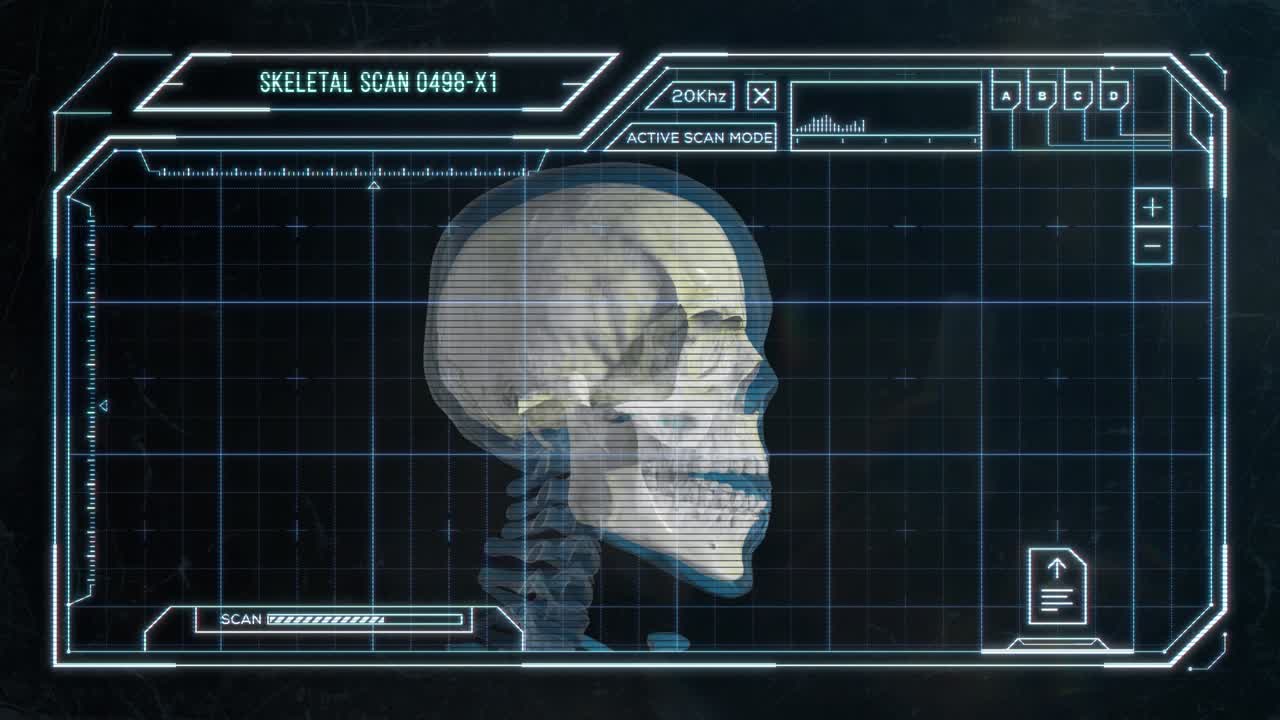This screenshot has width=1280, height=720.
Task: Open tab D
Action: [x=1114, y=97]
